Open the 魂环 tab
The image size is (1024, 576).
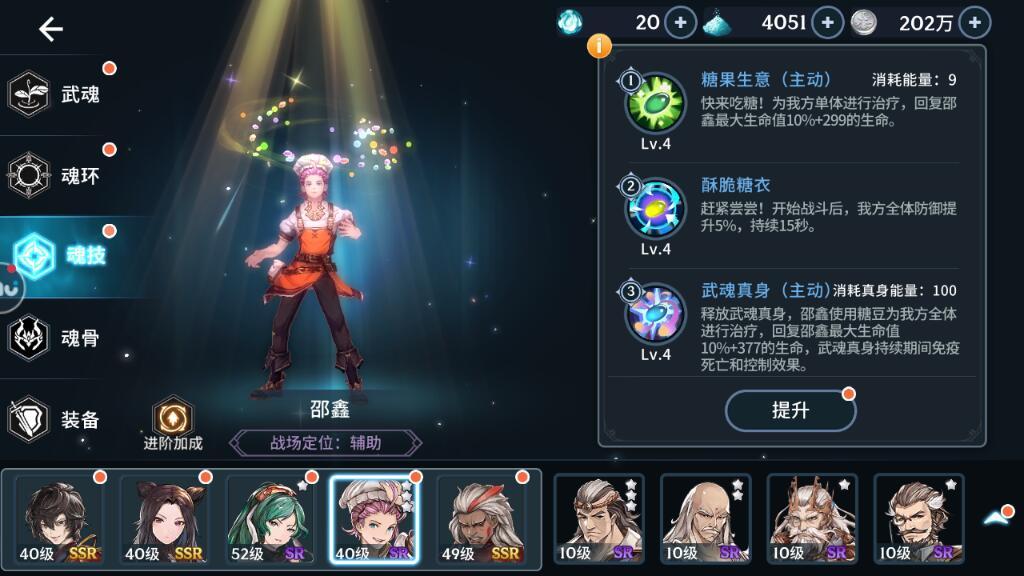click(60, 176)
